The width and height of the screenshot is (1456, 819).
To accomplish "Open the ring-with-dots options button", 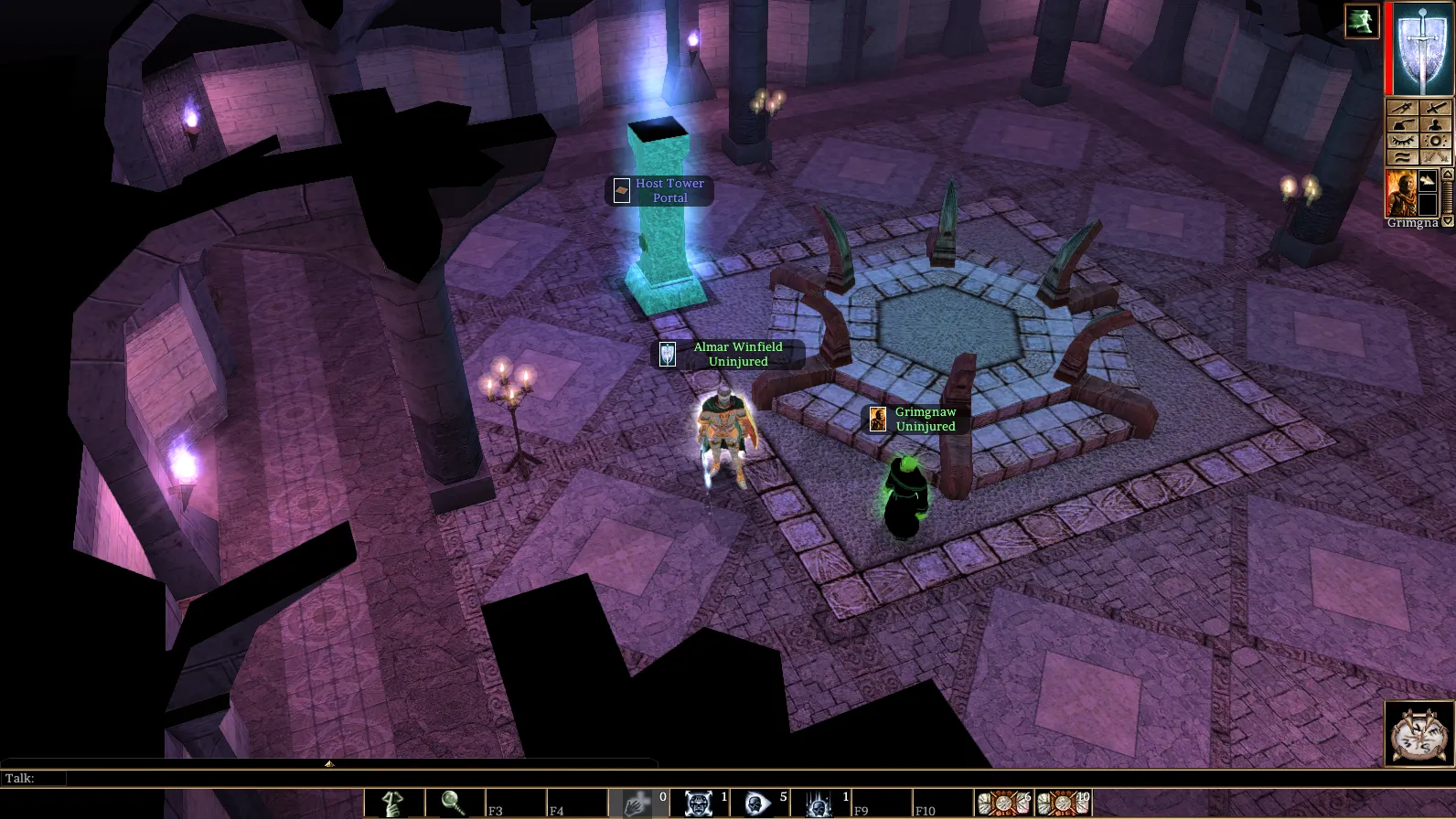I will [1436, 141].
